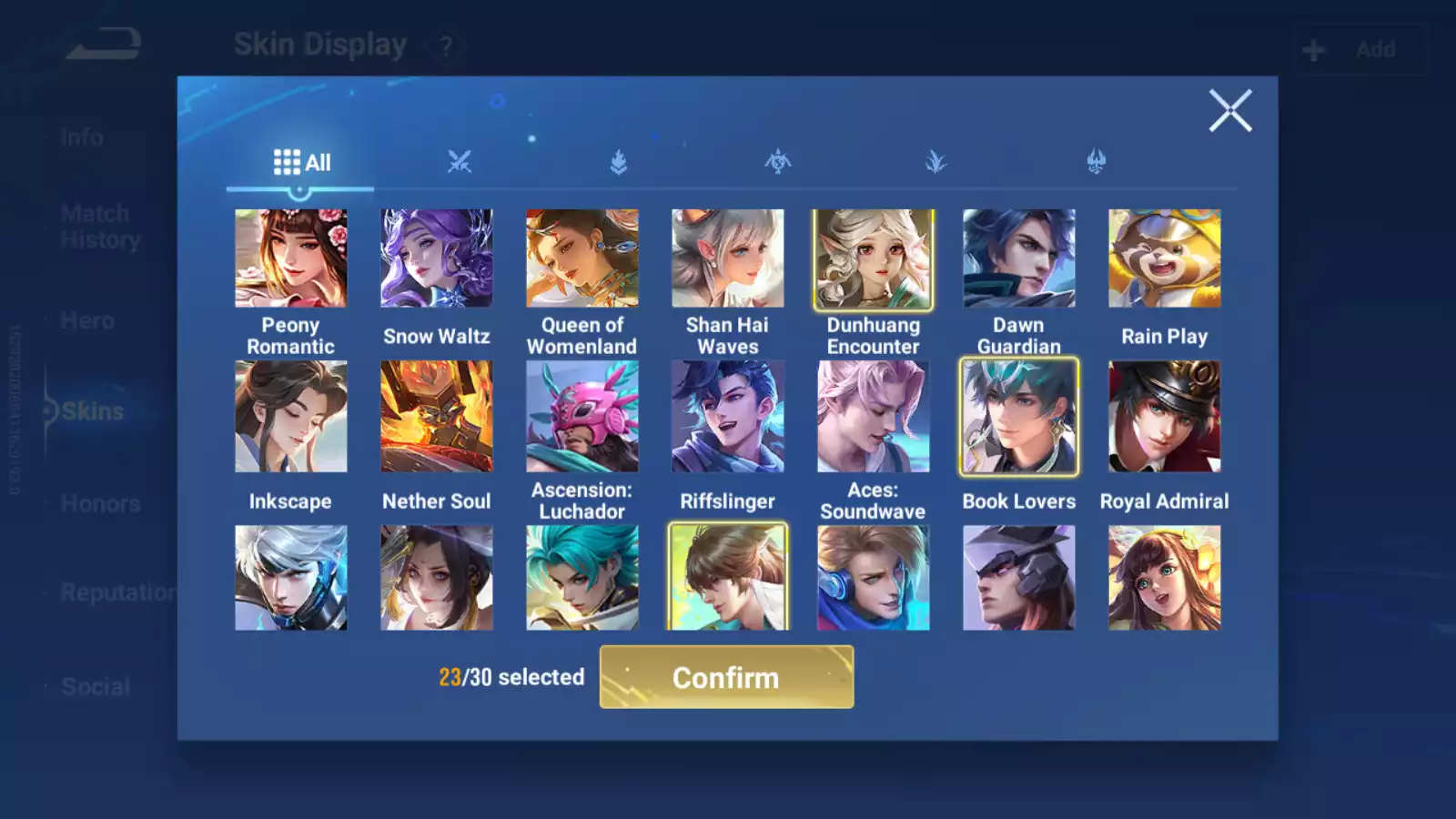Pick the Aces: Soundwave skin
This screenshot has width=1456, height=819.
(873, 417)
